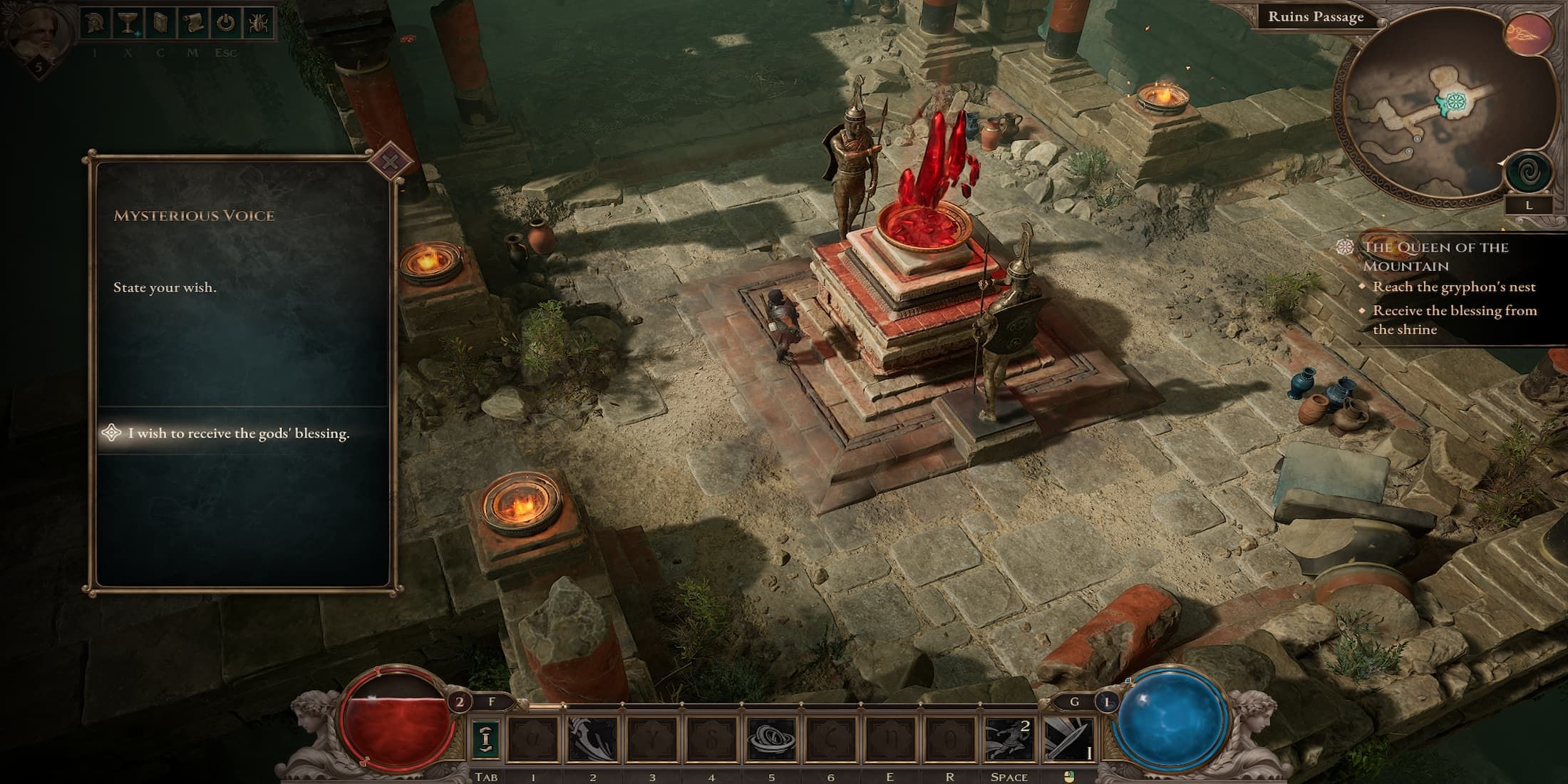Select The Queen of the Mountain quest tracker
Image resolution: width=1568 pixels, height=784 pixels.
pyautogui.click(x=1435, y=256)
